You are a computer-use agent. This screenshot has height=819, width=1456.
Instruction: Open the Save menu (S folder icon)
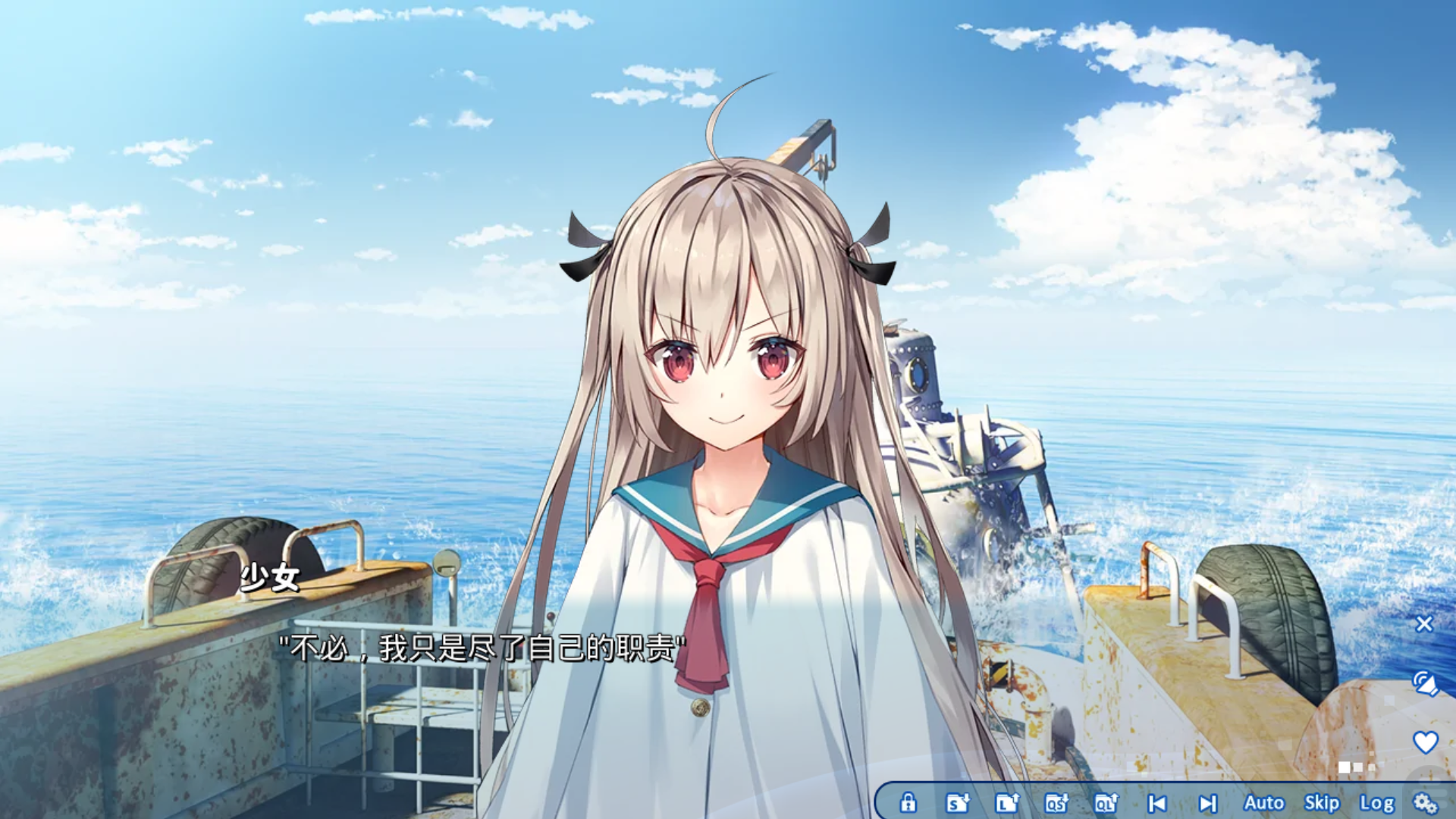click(x=957, y=802)
